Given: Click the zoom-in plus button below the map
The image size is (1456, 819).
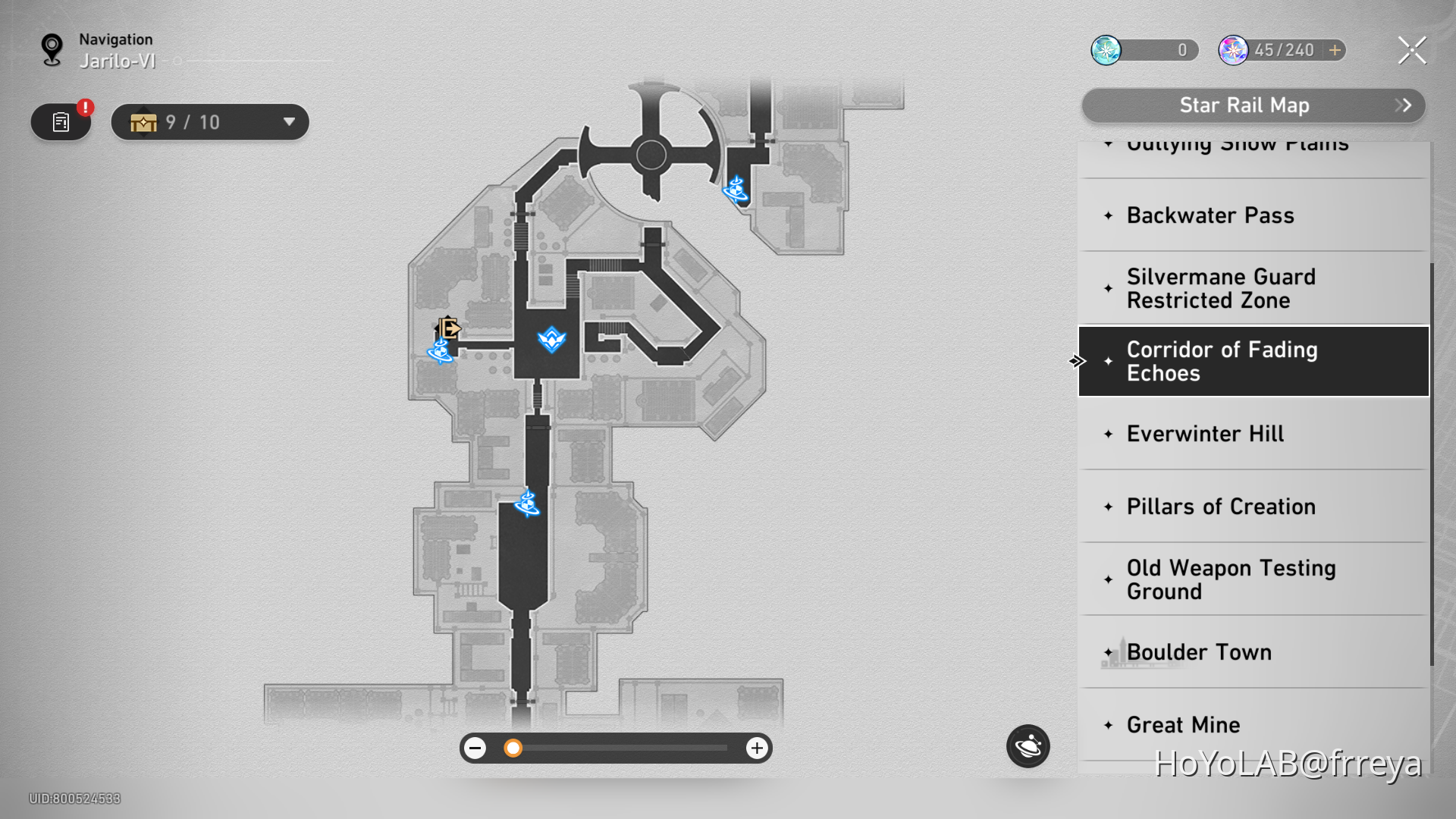Looking at the screenshot, I should (x=756, y=748).
